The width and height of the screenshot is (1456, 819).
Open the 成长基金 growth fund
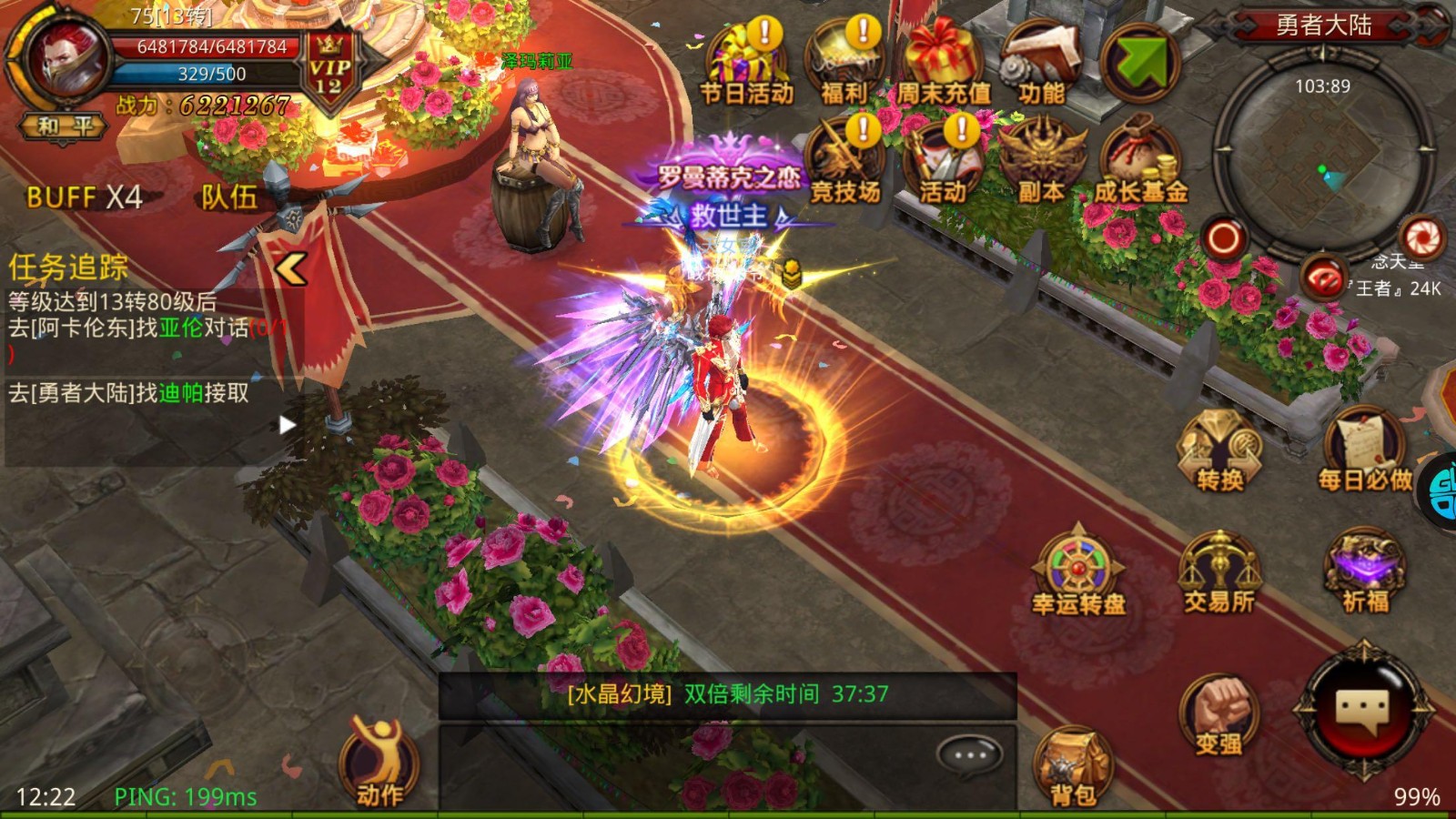coord(1139,164)
